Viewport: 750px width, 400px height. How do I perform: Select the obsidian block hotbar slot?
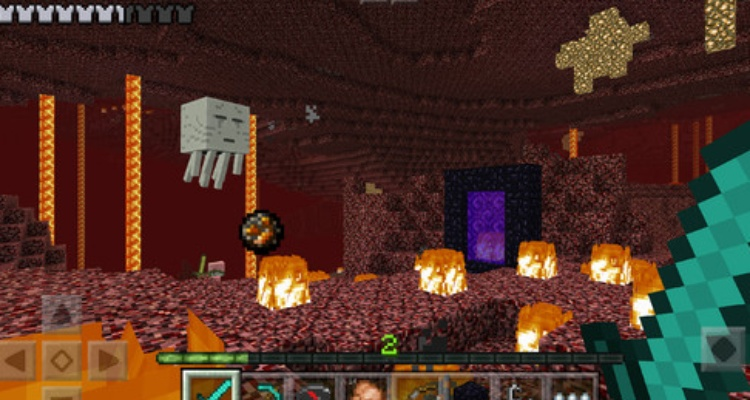coord(470,388)
